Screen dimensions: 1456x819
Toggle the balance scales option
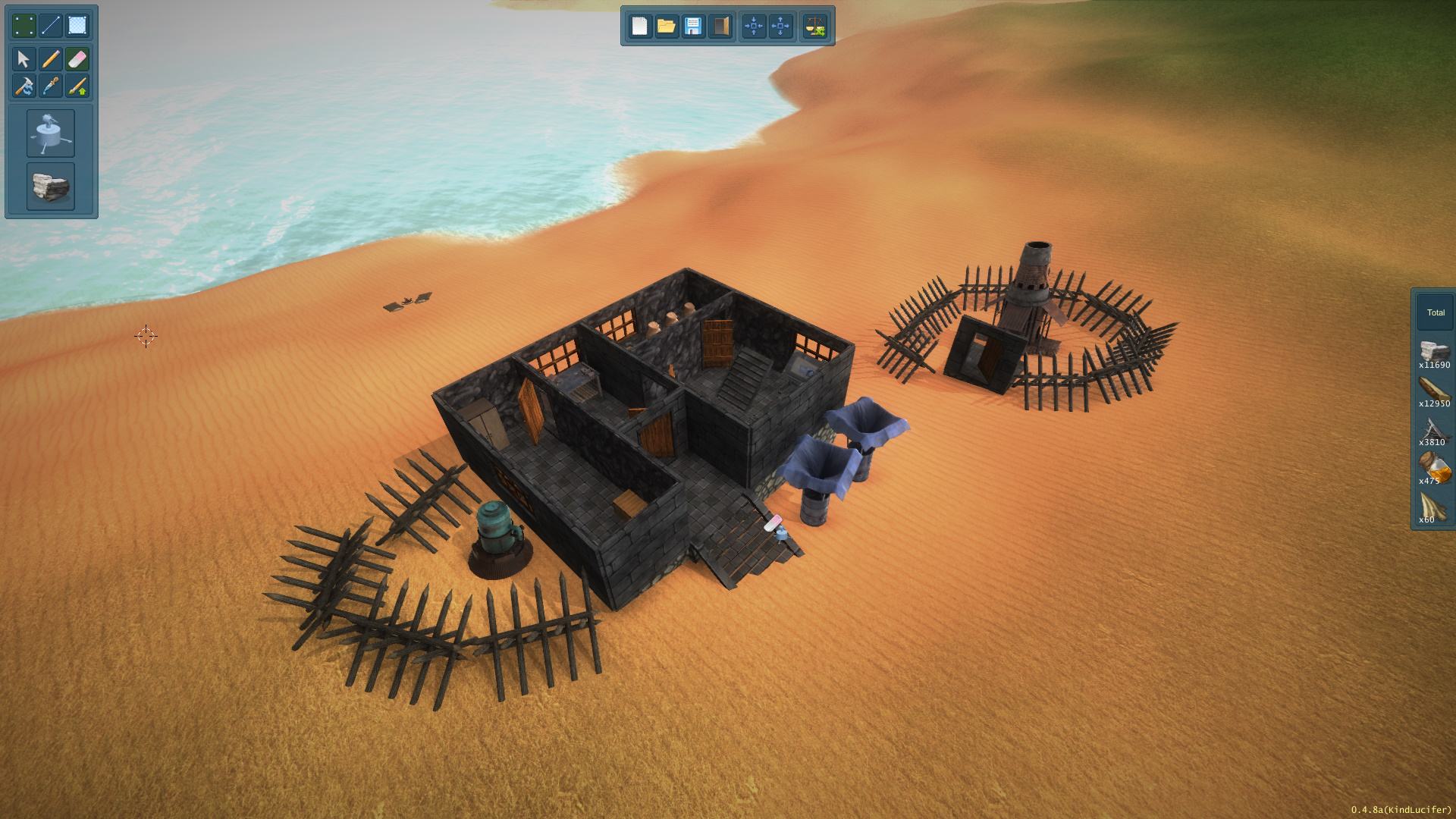[x=816, y=27]
